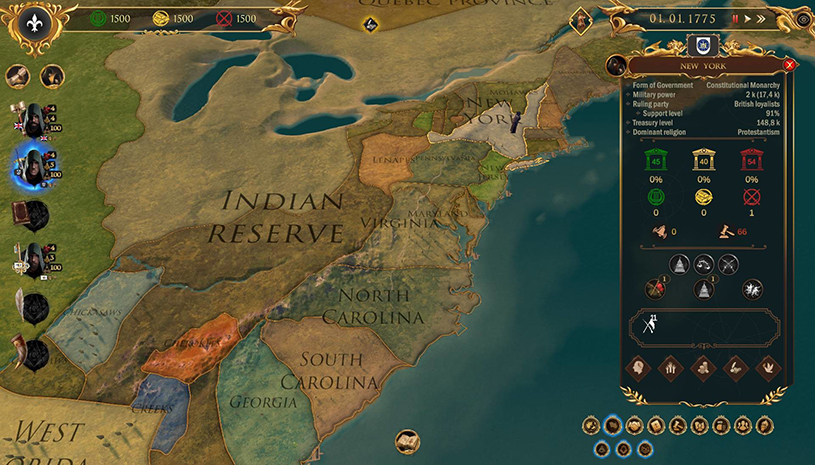
Task: Close the New York province panel
Action: click(789, 65)
